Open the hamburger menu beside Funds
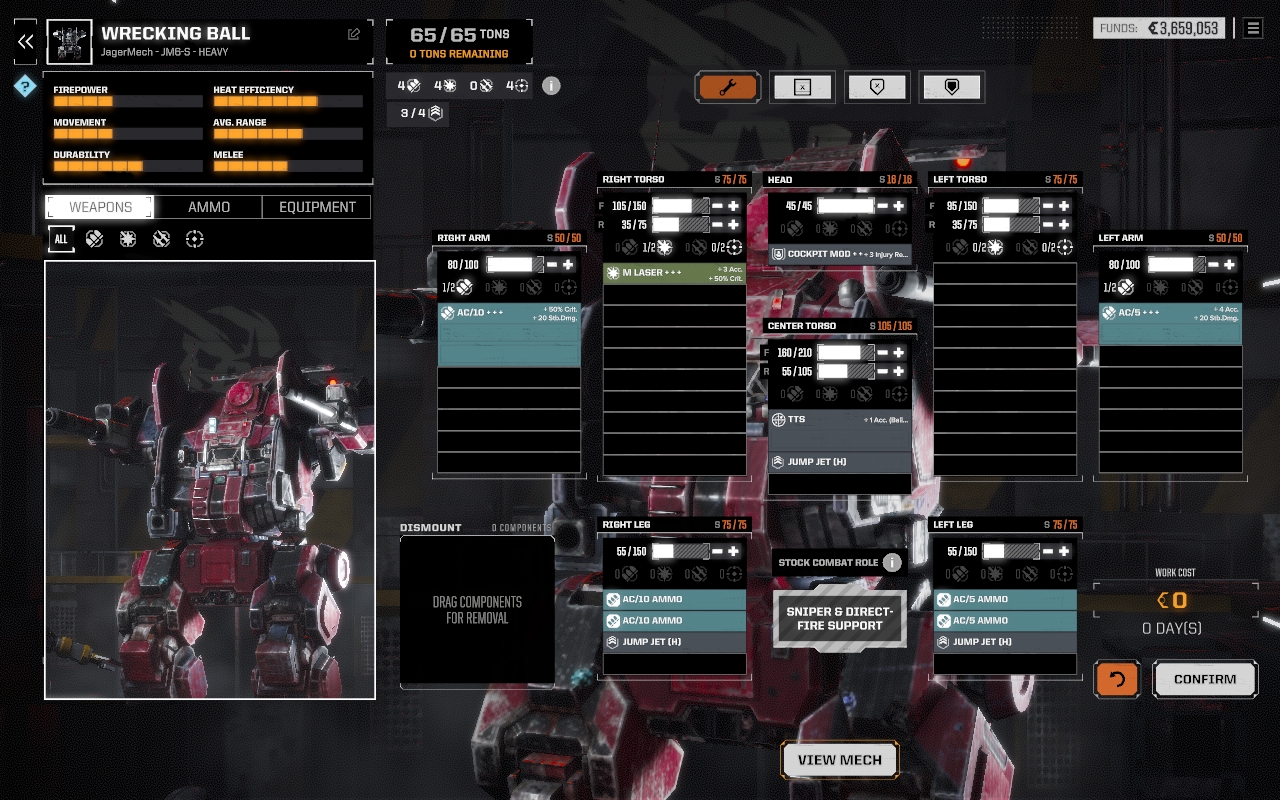Screen dimensions: 1280x800 pos(1253,28)
